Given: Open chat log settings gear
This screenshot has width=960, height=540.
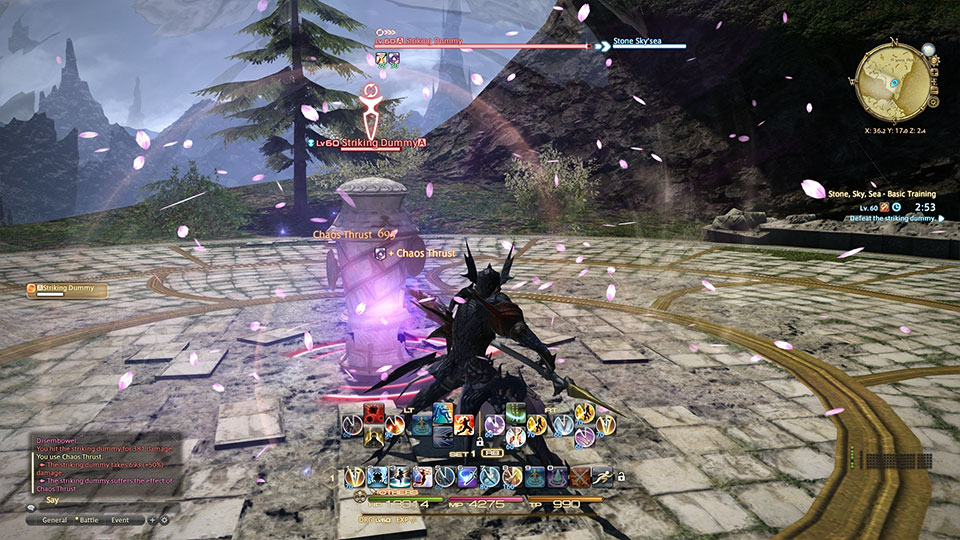Looking at the screenshot, I should pos(164,520).
